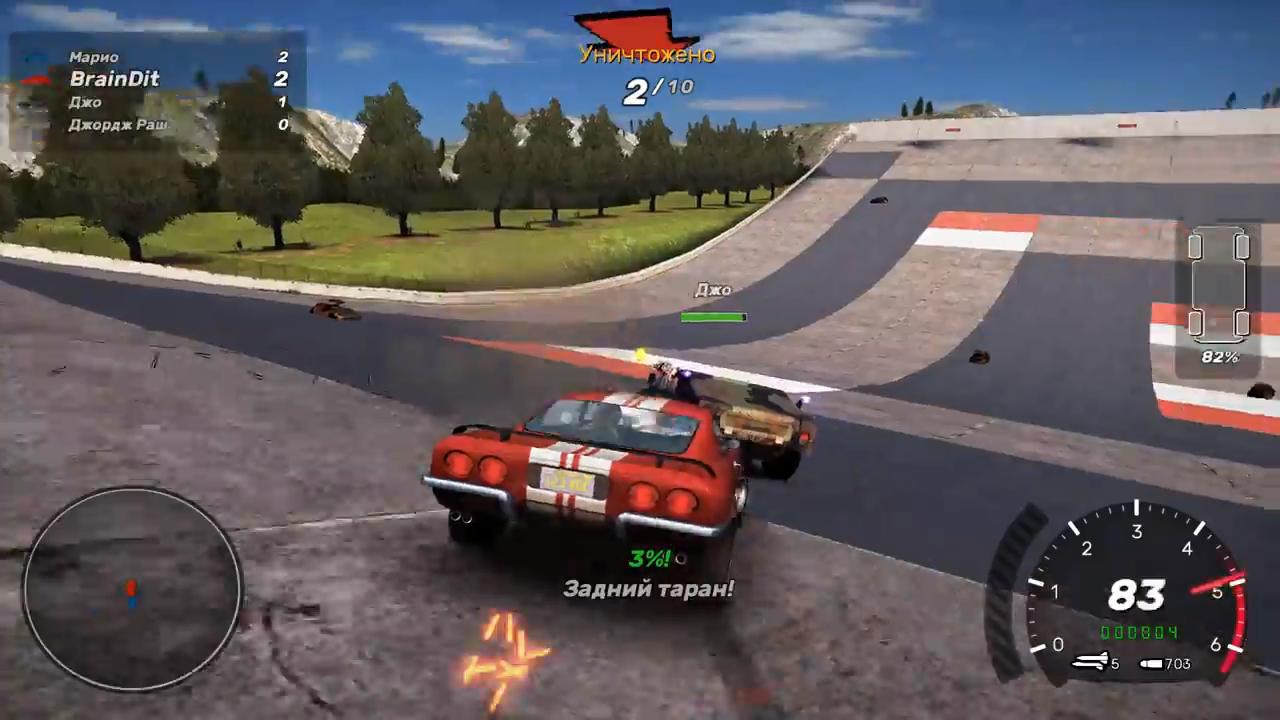This screenshot has height=720, width=1280.
Task: Select the machine gun bullet icon
Action: pos(1154,663)
